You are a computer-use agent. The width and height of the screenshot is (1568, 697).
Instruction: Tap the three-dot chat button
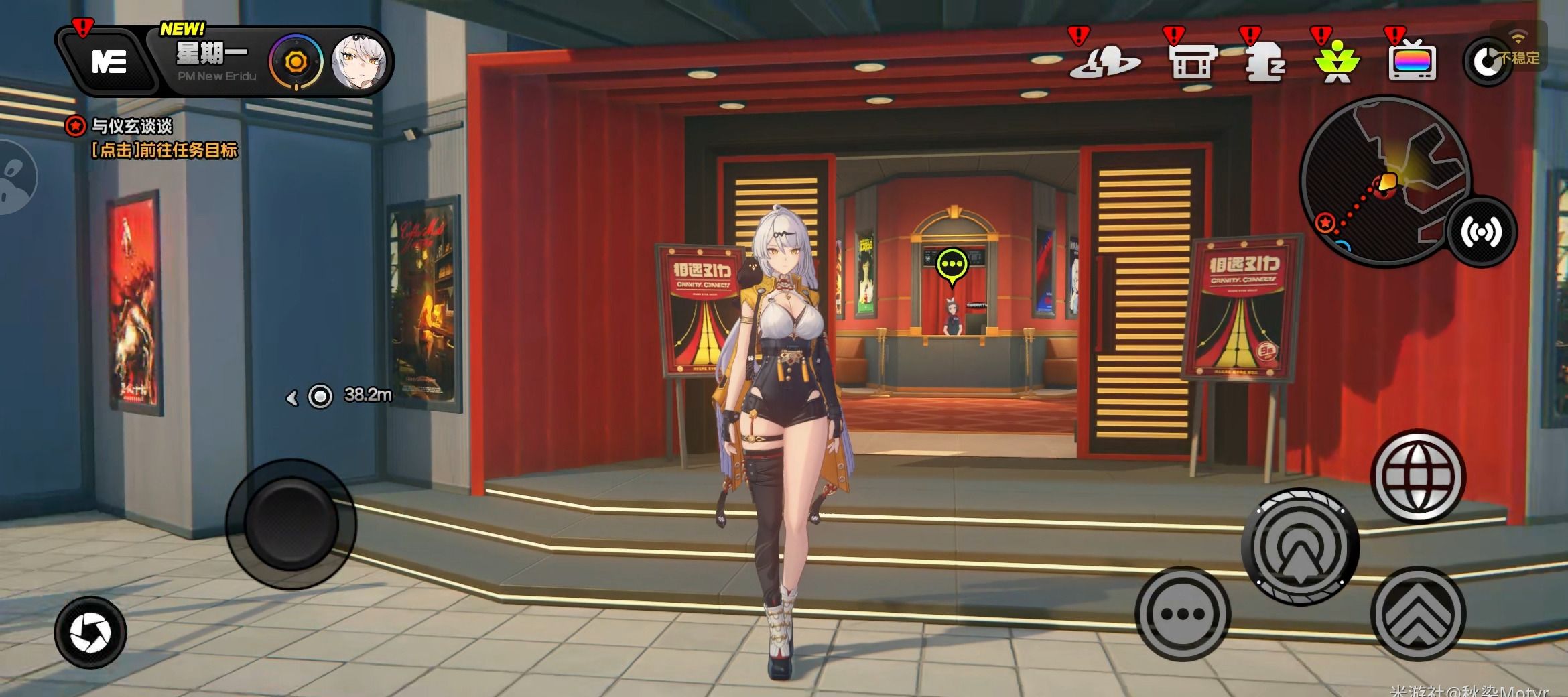(x=1182, y=613)
